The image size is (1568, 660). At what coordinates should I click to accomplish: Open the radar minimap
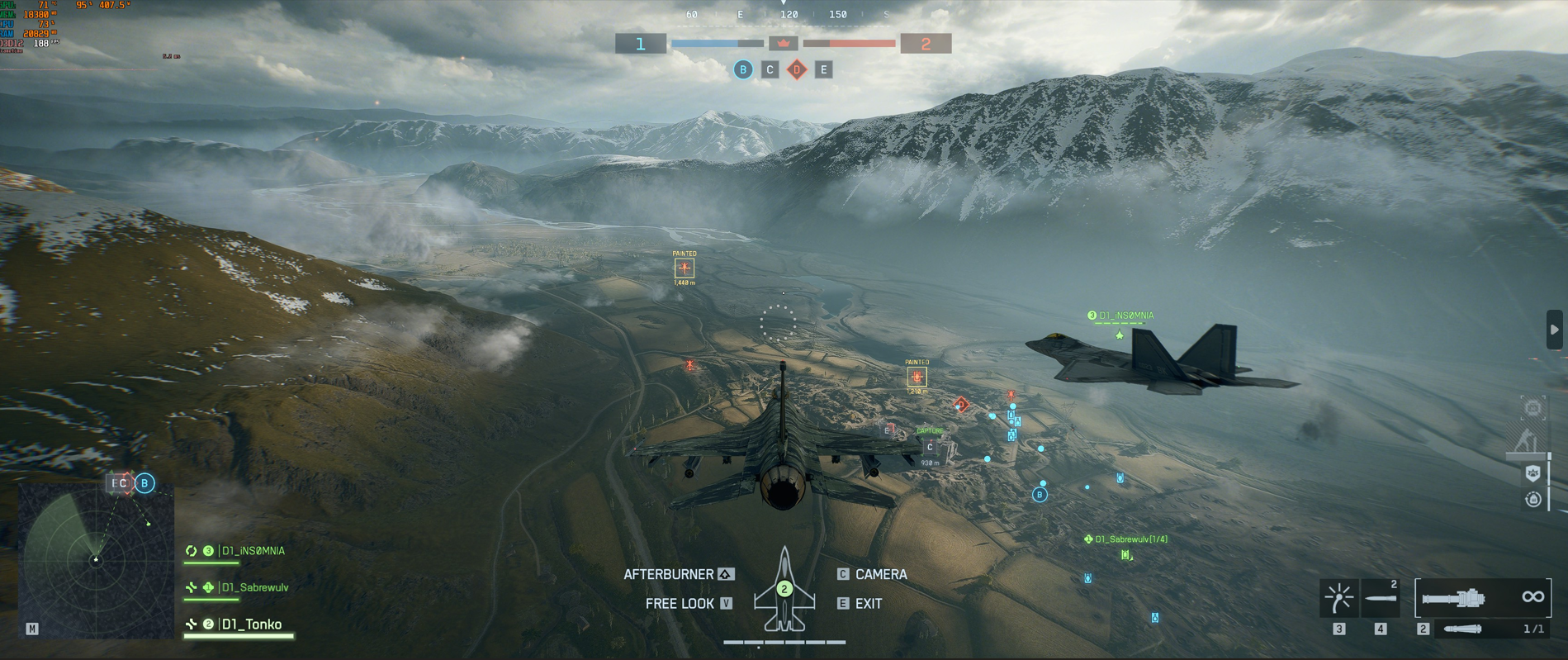tap(96, 560)
